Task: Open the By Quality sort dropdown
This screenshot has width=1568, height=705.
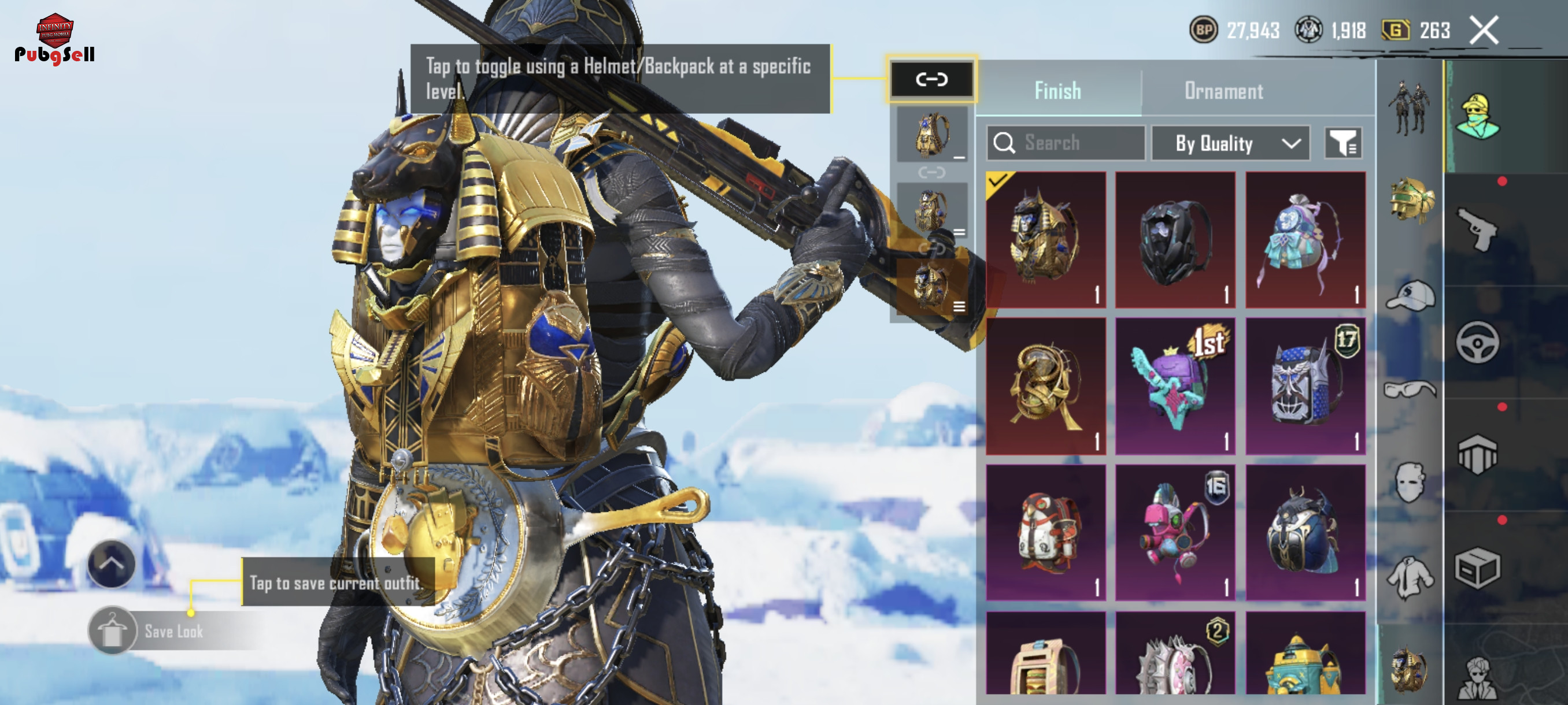Action: click(1230, 143)
